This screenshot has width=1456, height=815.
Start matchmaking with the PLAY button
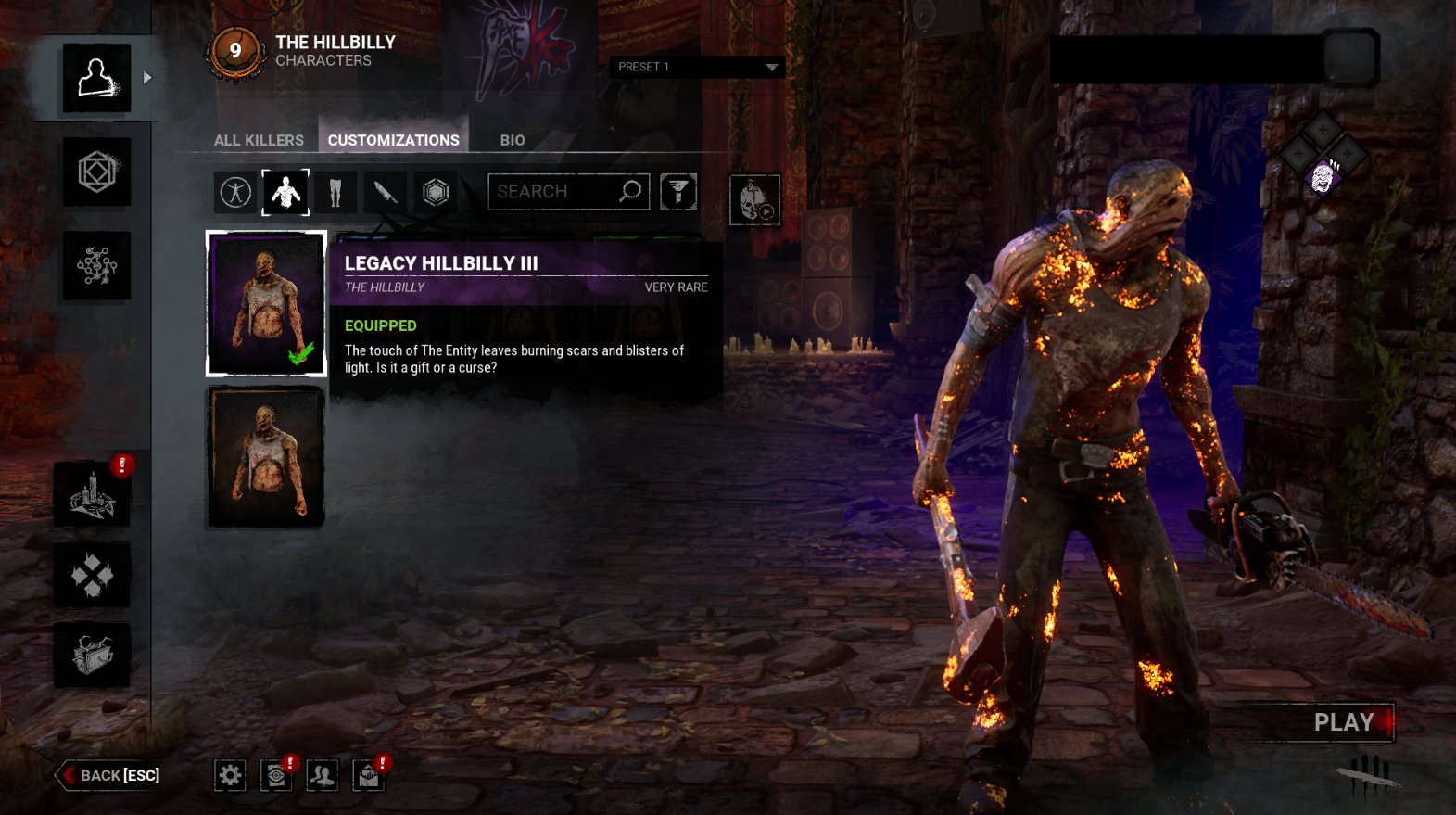click(1343, 722)
